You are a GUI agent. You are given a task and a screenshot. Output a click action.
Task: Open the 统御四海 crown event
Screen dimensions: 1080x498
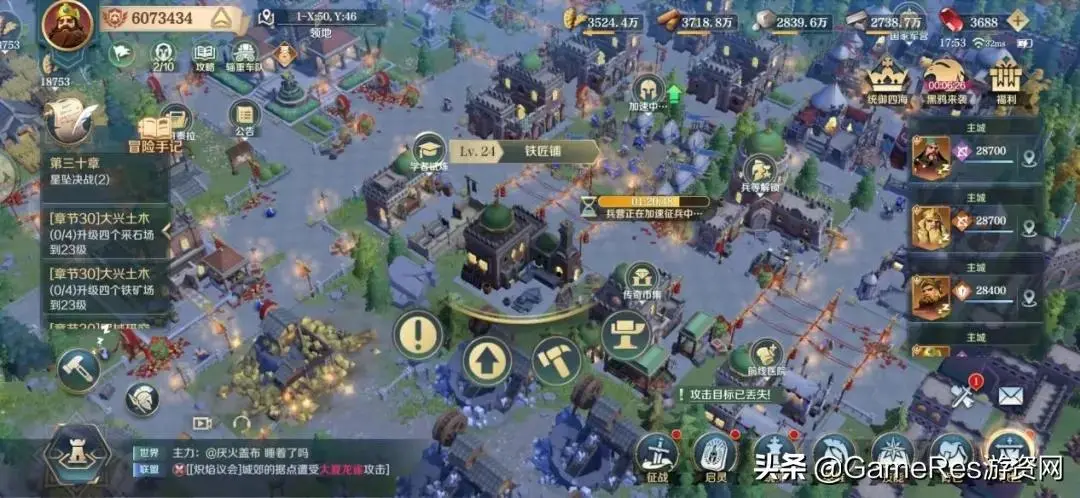tap(886, 78)
